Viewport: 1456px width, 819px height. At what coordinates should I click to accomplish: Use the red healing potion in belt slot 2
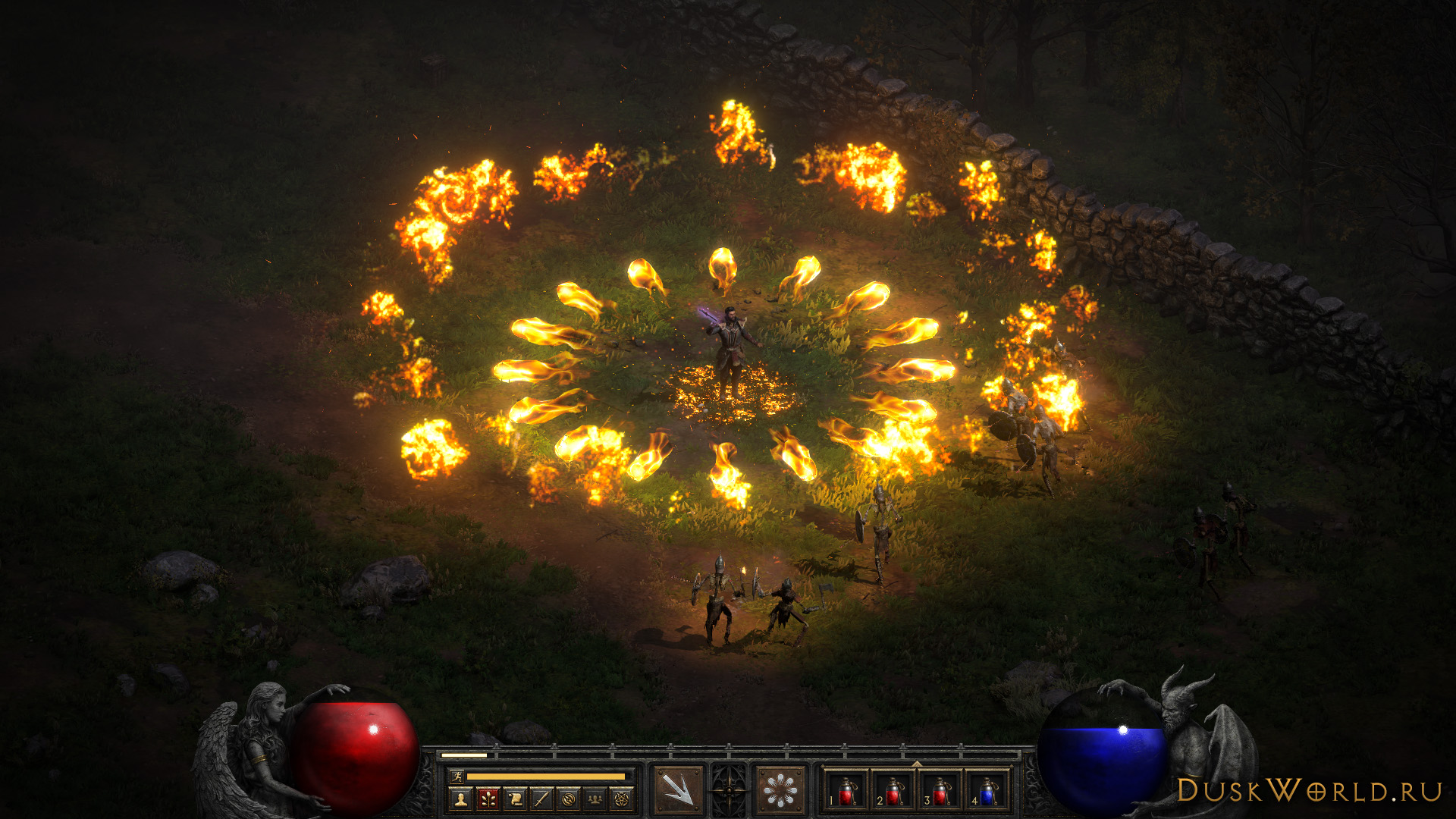893,791
